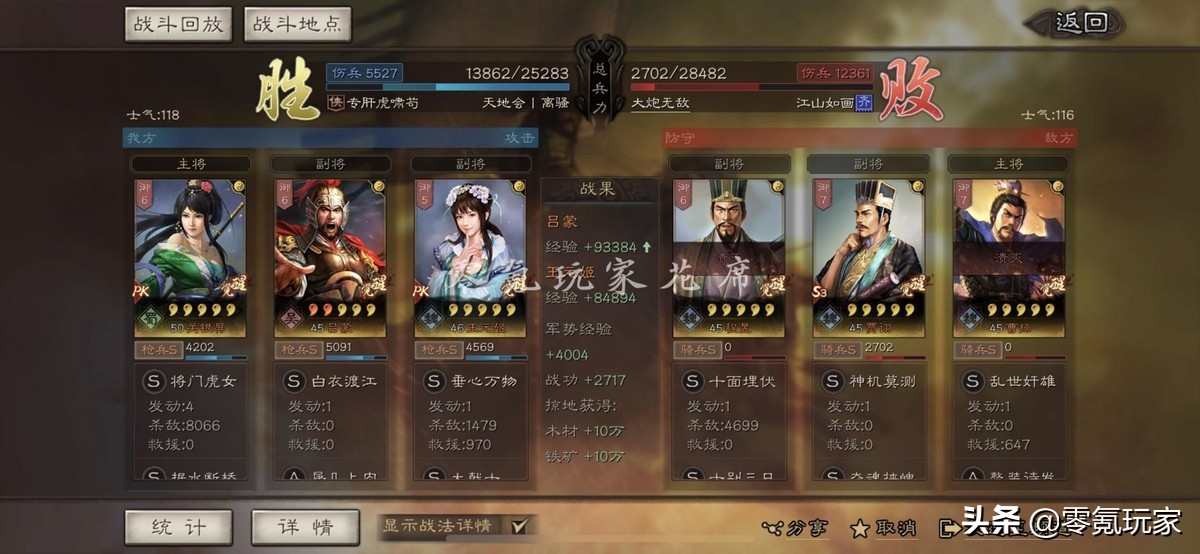
Task: Open the 战斗回放 battle replay
Action: click(x=179, y=24)
